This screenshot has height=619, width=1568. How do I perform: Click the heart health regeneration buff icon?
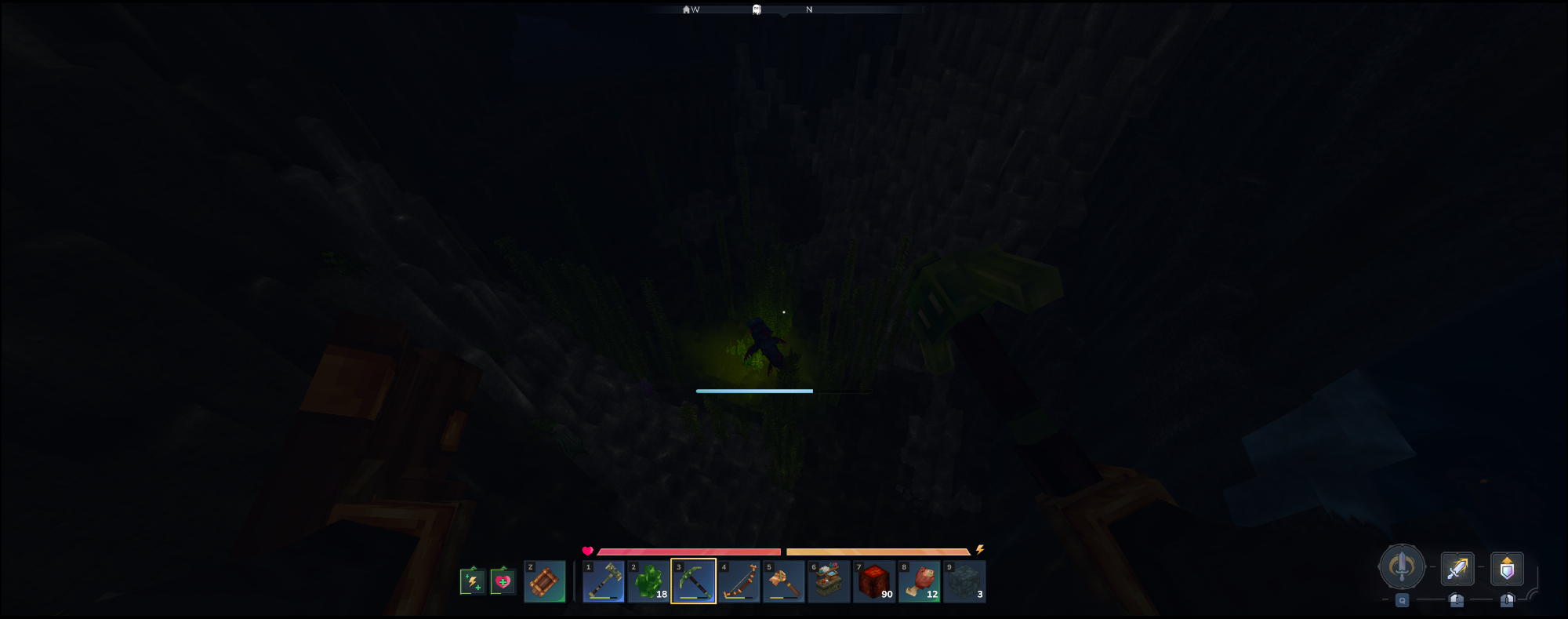click(503, 582)
